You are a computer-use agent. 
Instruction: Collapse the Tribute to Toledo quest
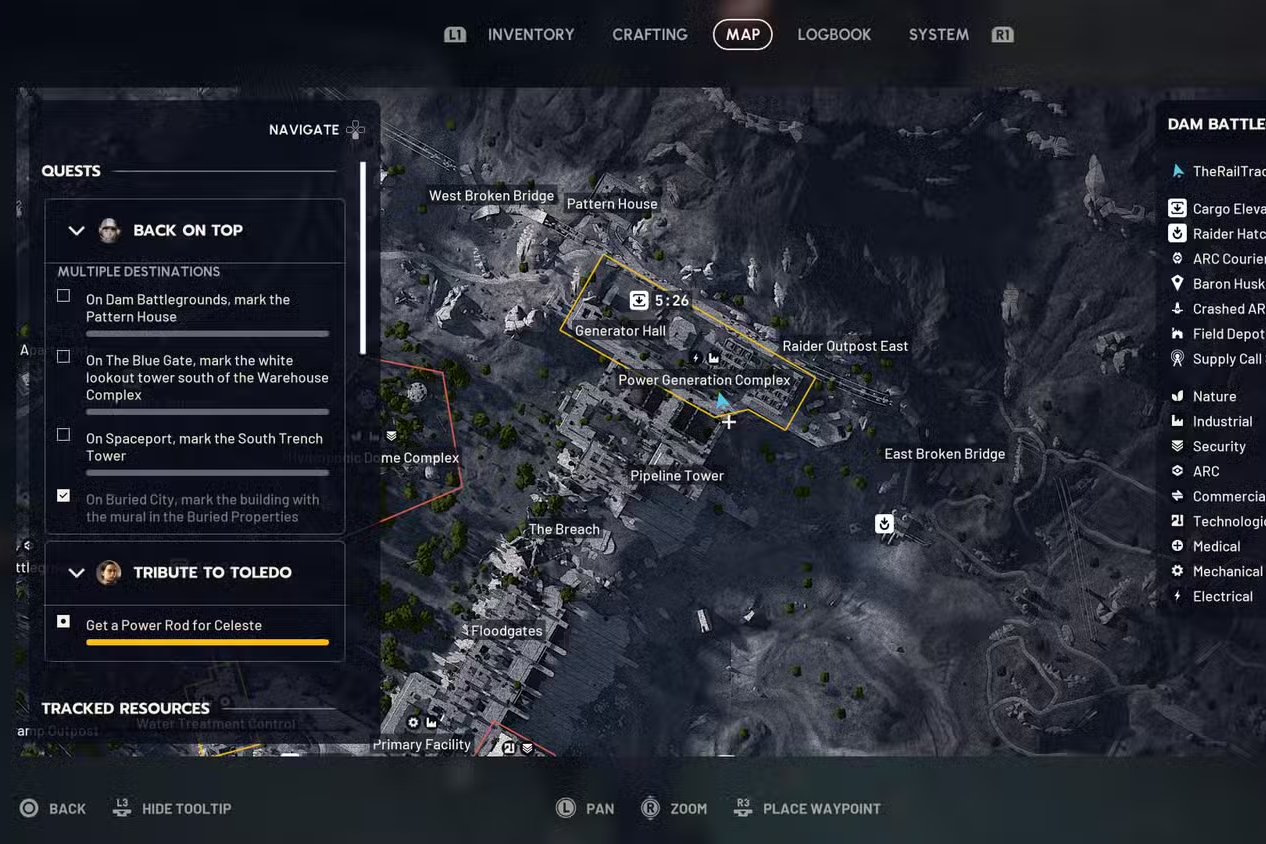76,573
